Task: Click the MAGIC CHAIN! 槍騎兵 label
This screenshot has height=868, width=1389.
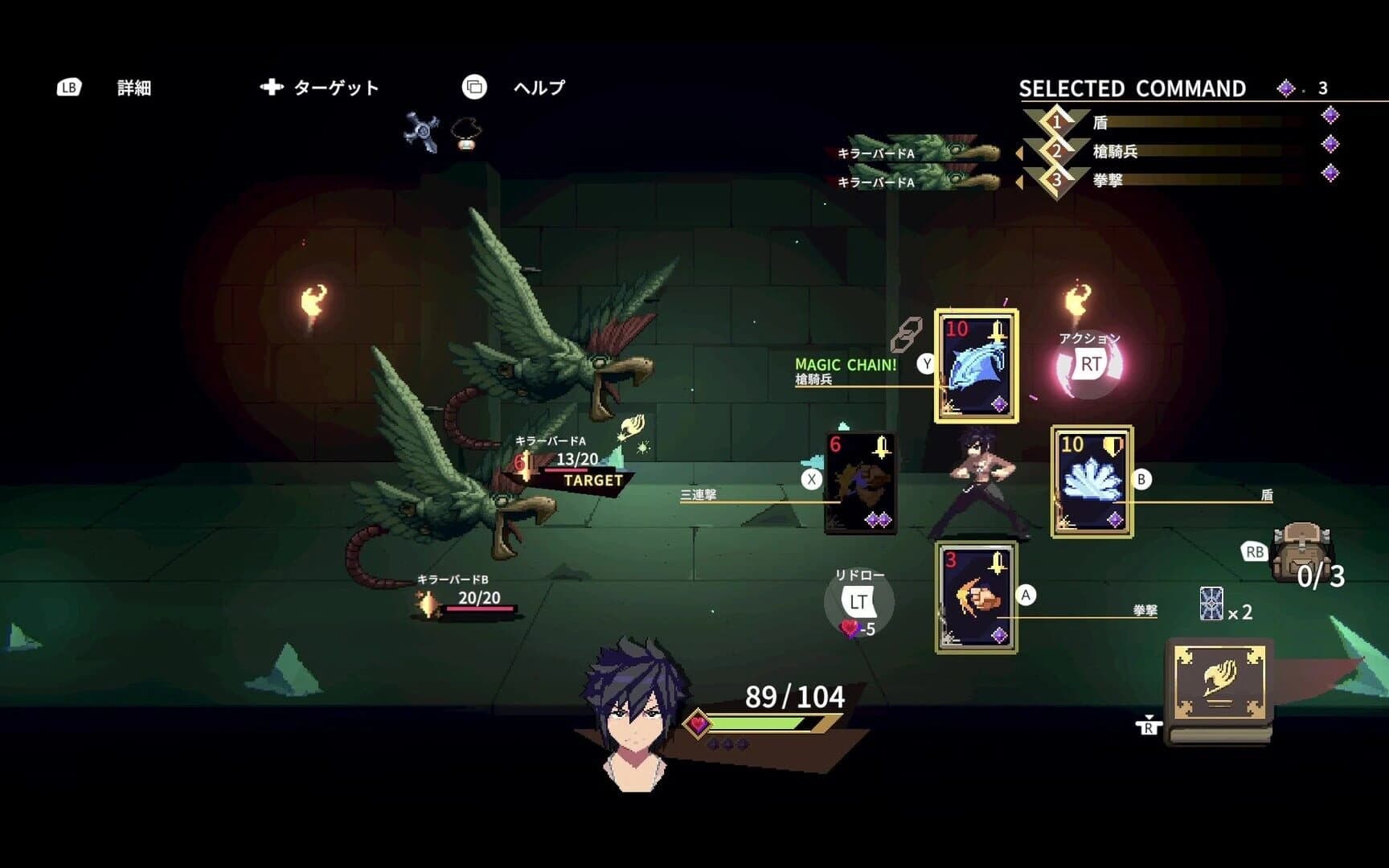Action: (x=843, y=371)
